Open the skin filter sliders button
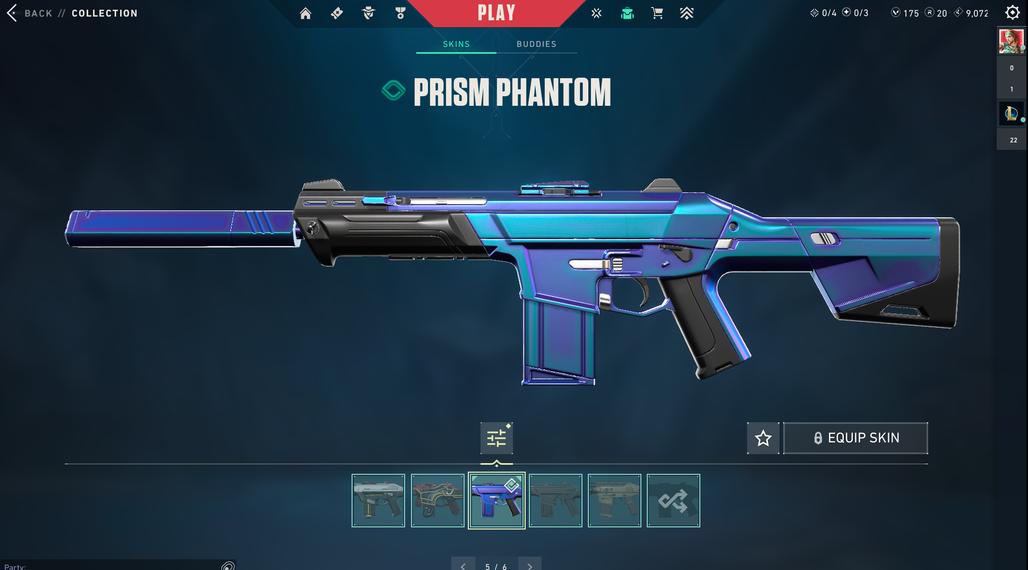The width and height of the screenshot is (1028, 570). [496, 438]
